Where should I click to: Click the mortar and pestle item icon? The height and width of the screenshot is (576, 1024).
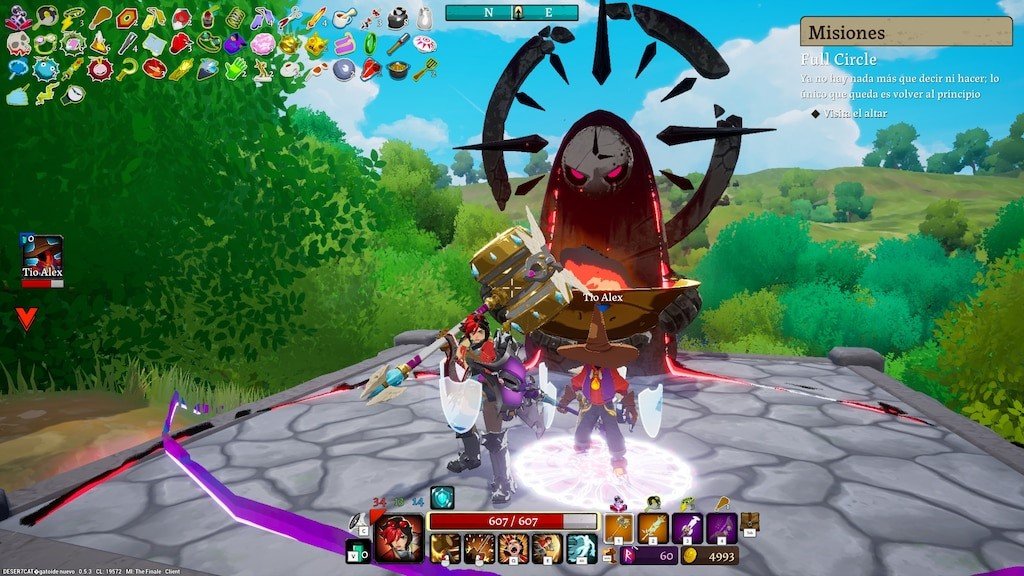(x=343, y=17)
